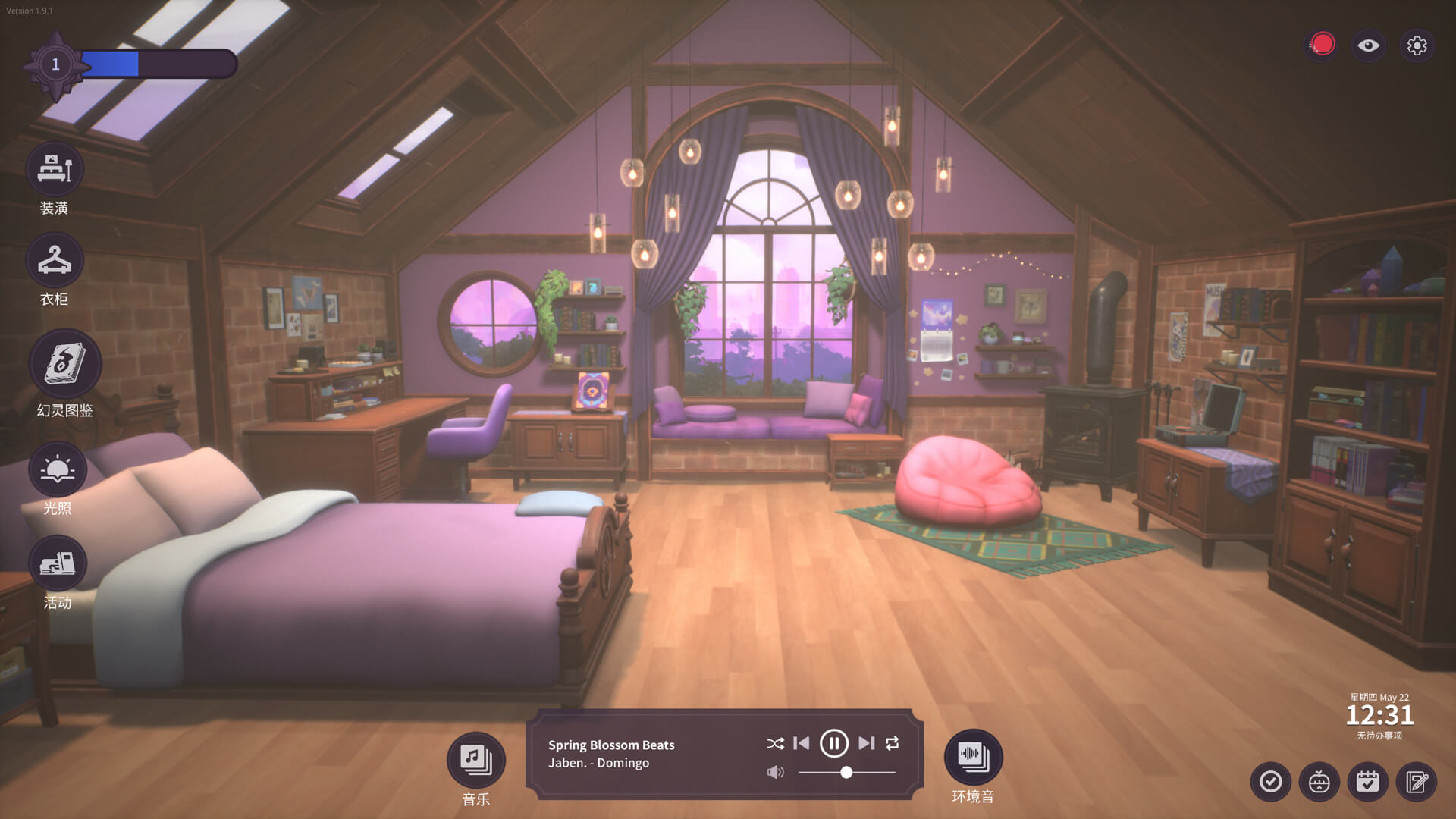Open the 装潢 decoration menu
Screen dimensions: 1456x819
[55, 169]
